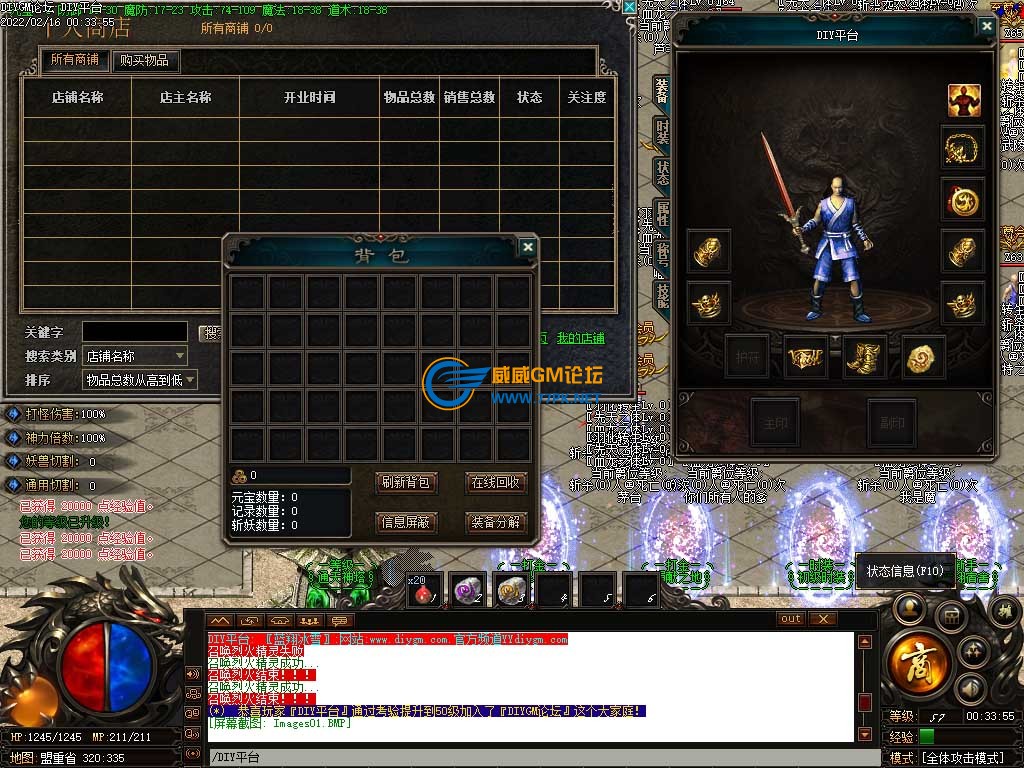Toggle the 信息屏蔽 button
The image size is (1024, 768).
tap(406, 522)
